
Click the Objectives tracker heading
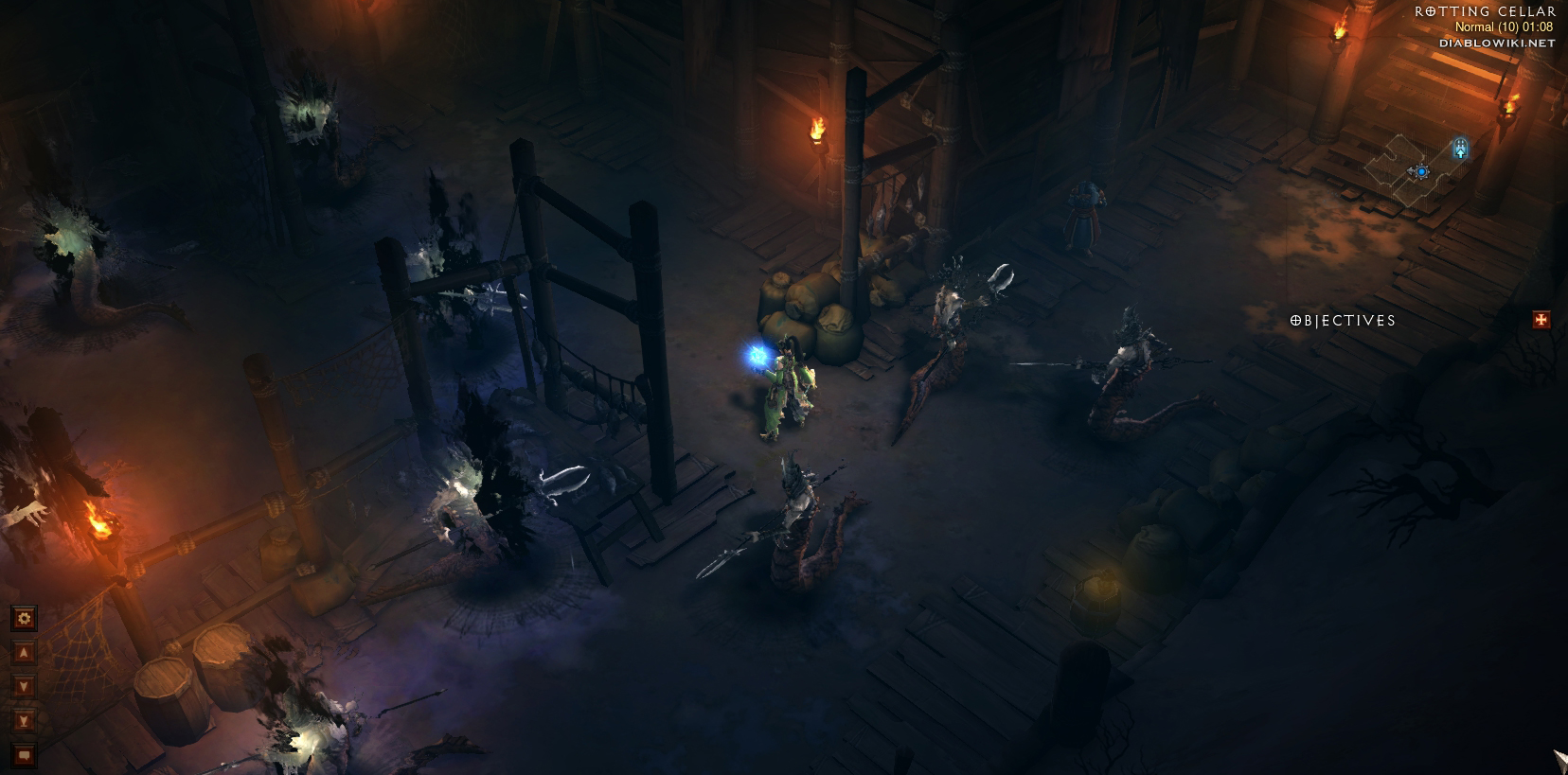[1343, 321]
